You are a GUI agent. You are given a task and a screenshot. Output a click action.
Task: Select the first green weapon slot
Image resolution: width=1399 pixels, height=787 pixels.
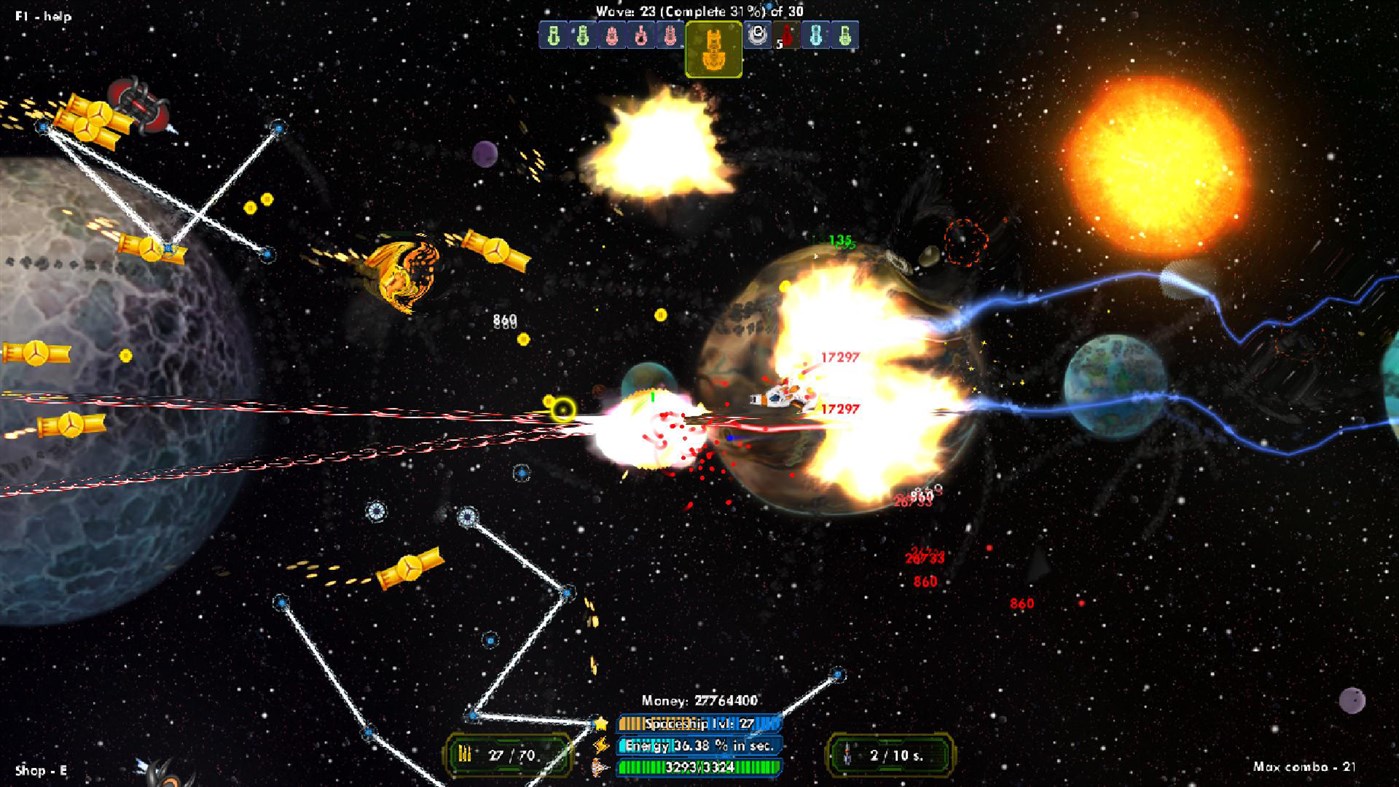pos(554,36)
